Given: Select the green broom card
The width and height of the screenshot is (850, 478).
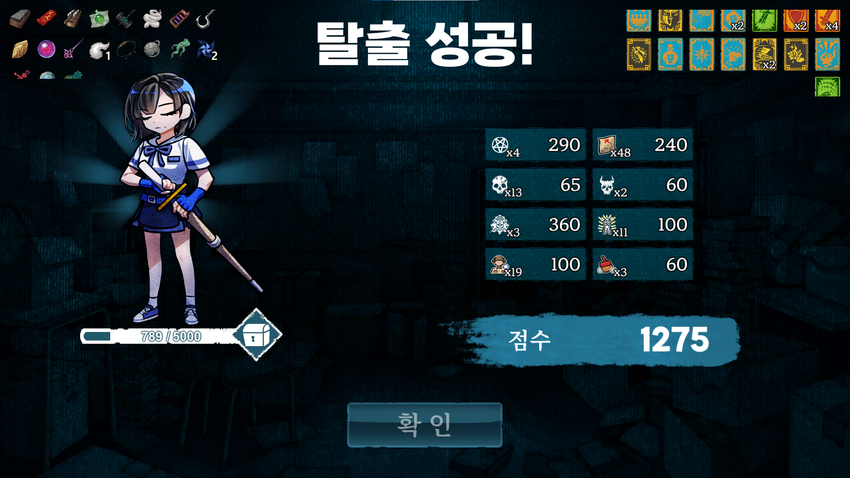Looking at the screenshot, I should [764, 20].
